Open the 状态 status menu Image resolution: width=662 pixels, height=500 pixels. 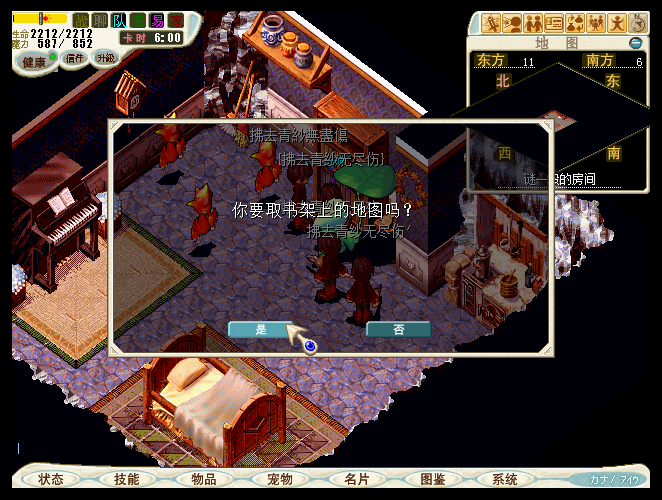[x=51, y=479]
